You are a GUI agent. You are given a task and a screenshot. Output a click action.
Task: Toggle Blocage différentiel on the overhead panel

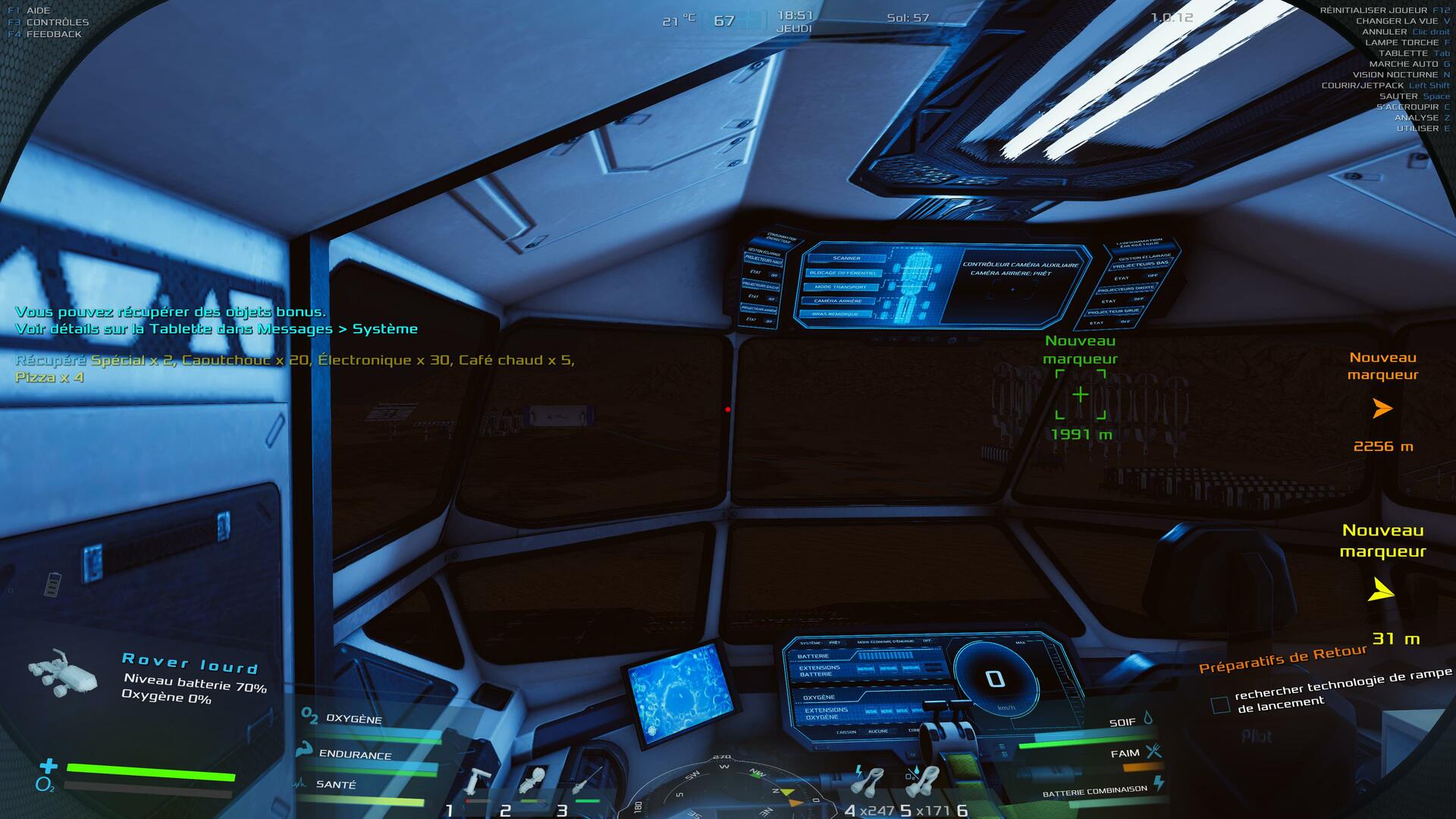point(843,273)
